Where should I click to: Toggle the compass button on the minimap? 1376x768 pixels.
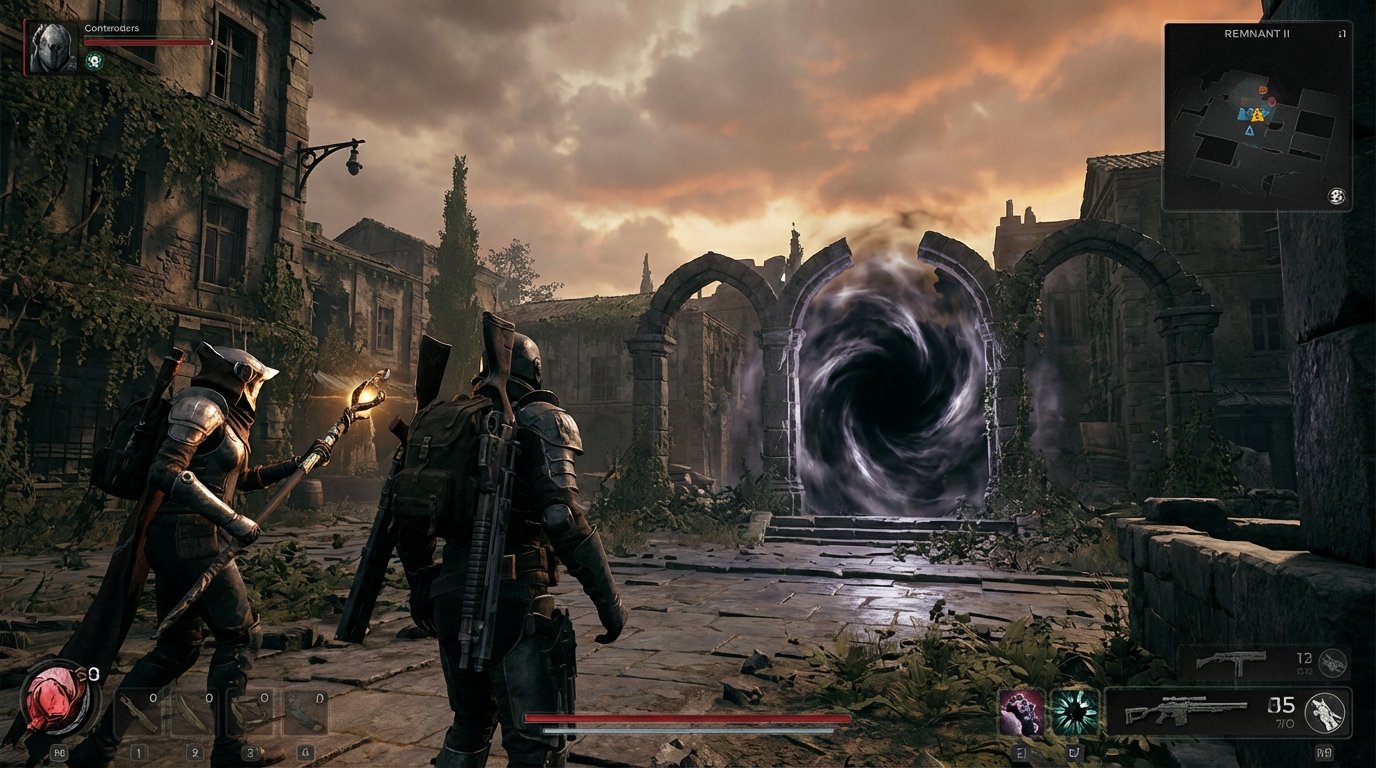coord(1336,197)
